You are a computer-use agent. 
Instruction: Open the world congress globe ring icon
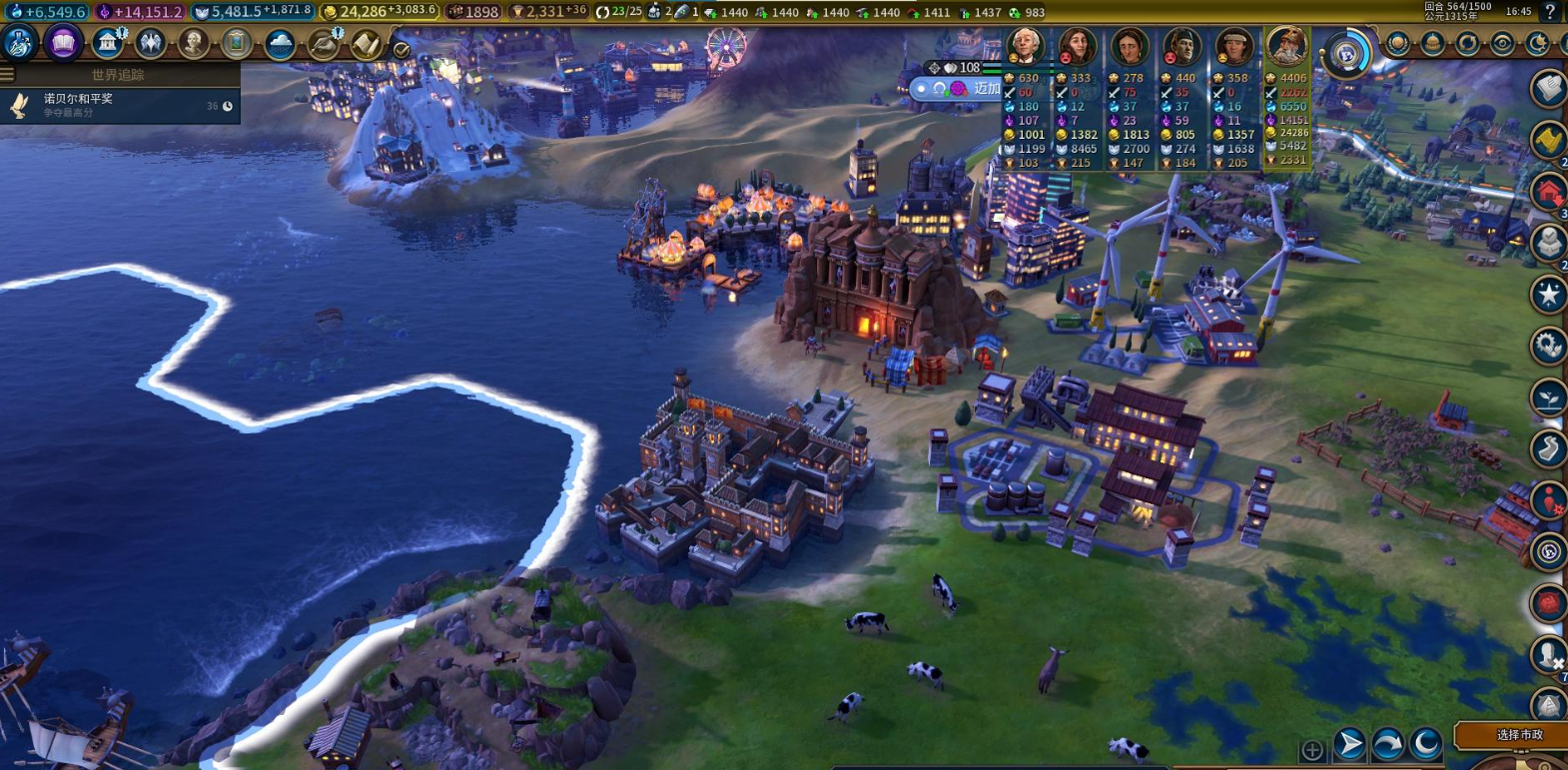[x=1345, y=53]
